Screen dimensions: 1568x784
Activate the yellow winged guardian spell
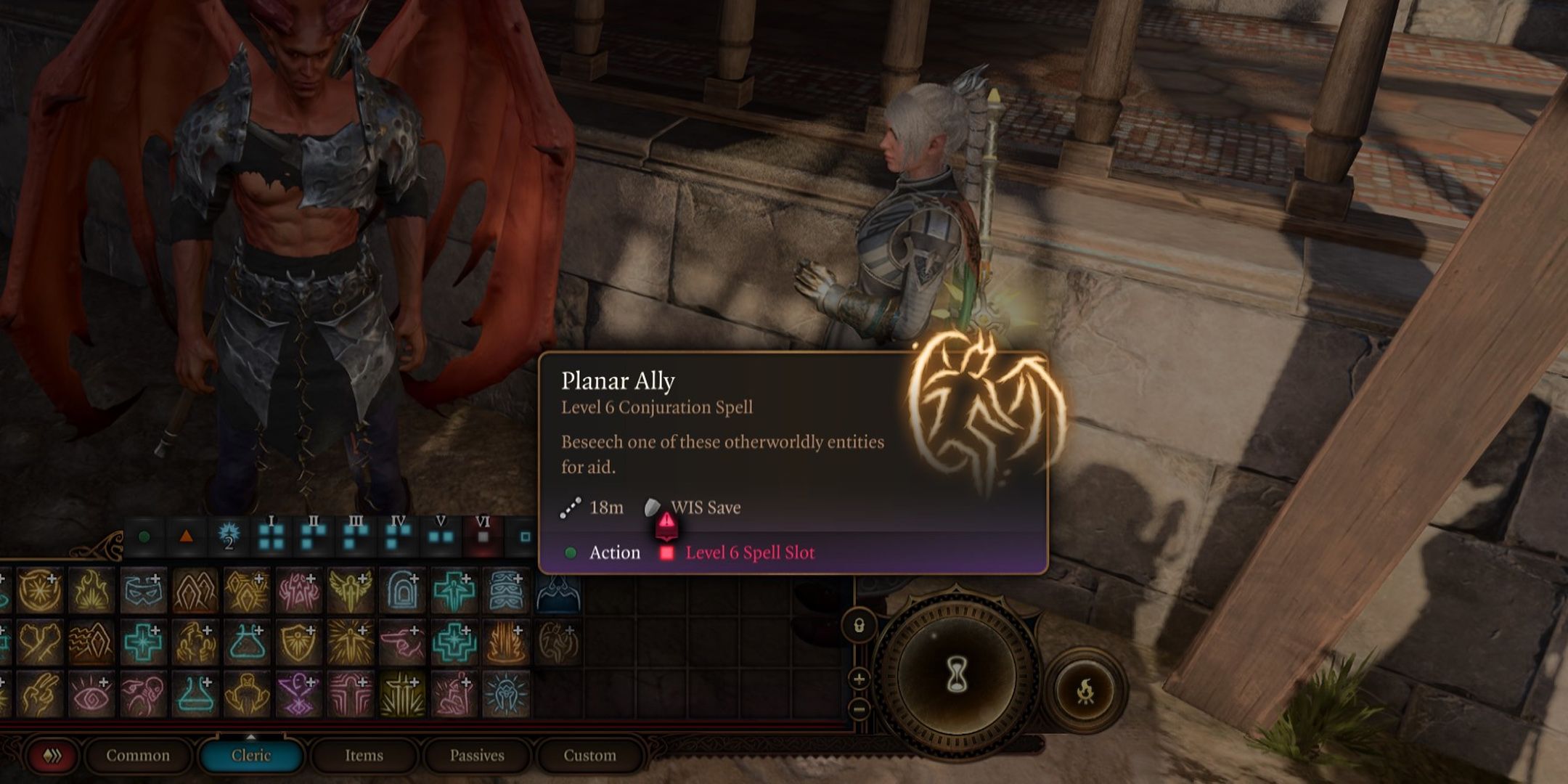(x=351, y=591)
